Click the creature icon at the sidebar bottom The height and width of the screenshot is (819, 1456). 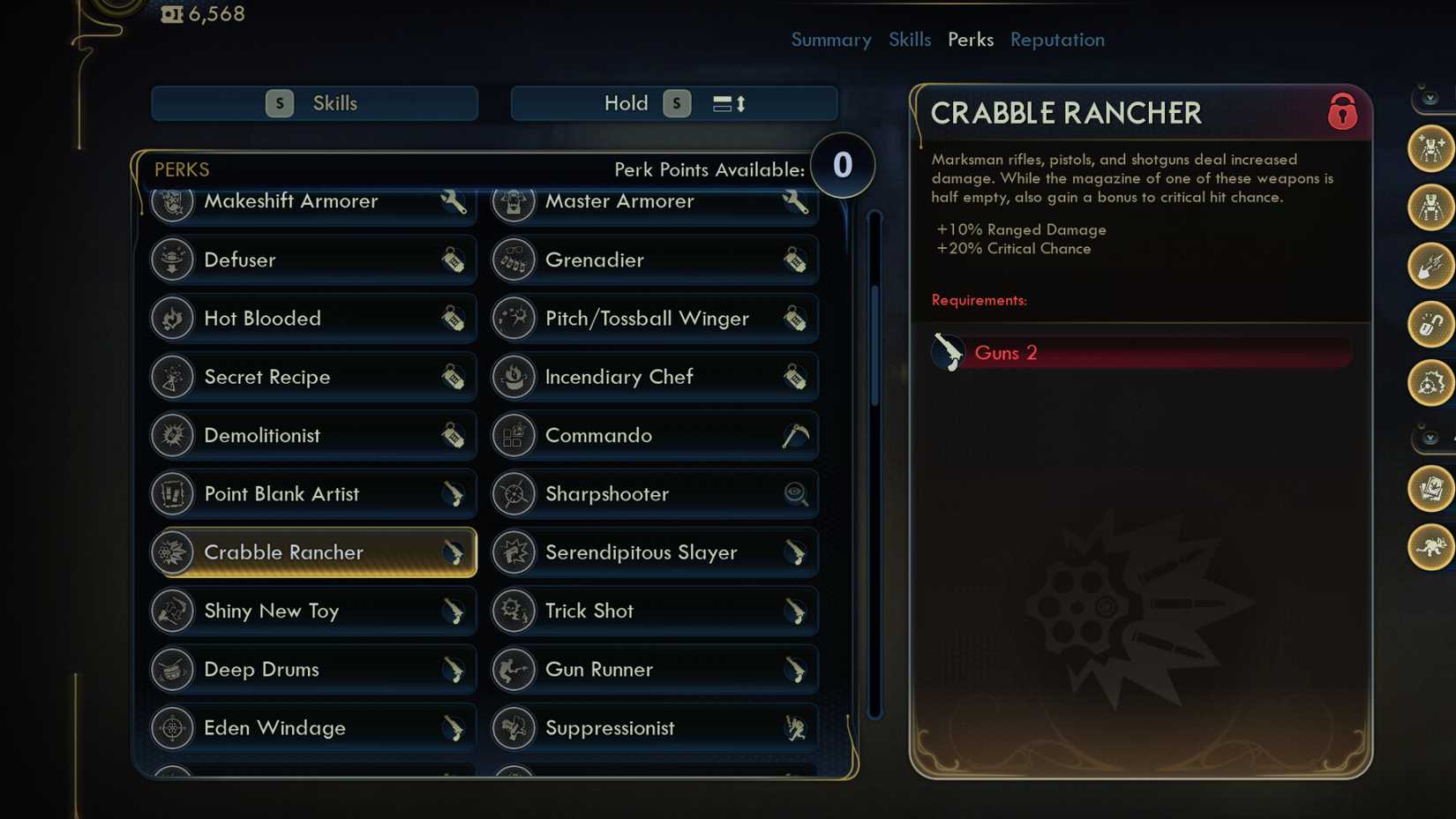pyautogui.click(x=1430, y=546)
